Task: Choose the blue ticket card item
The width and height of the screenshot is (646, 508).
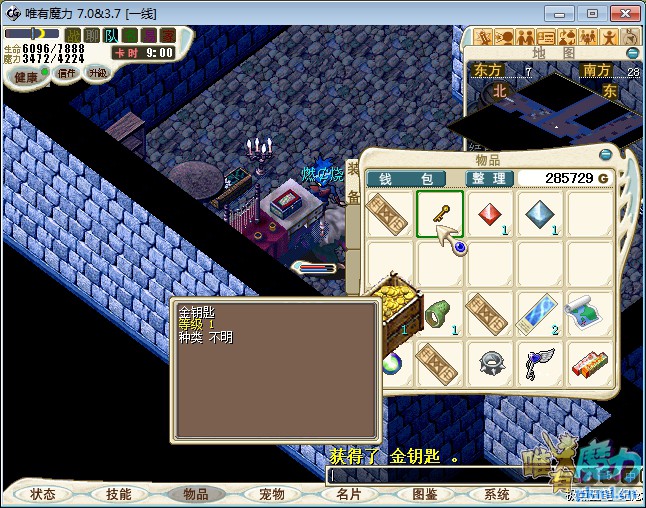Action: (x=540, y=314)
